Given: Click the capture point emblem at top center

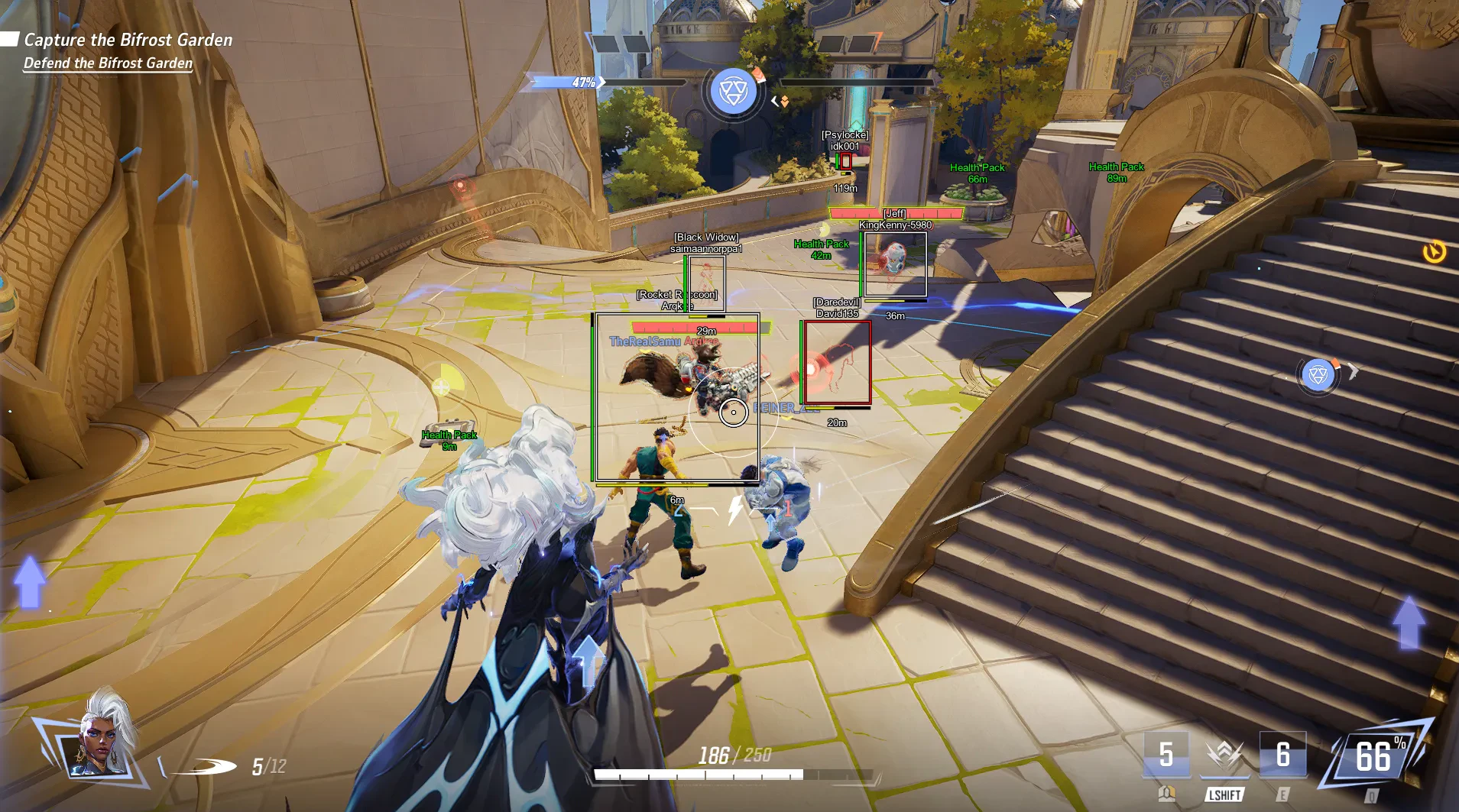Looking at the screenshot, I should 733,92.
